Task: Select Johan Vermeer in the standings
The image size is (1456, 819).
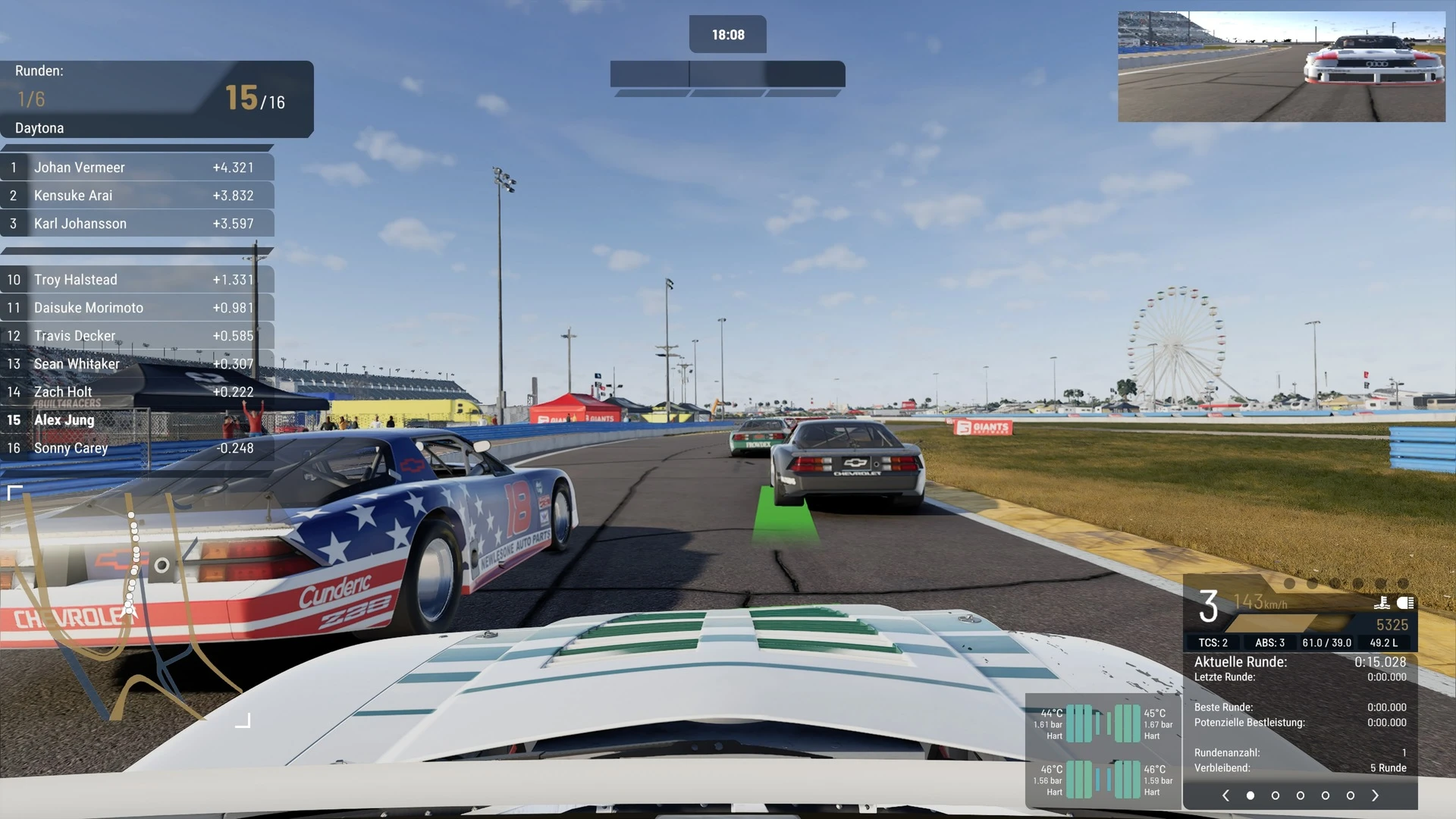Action: point(136,168)
